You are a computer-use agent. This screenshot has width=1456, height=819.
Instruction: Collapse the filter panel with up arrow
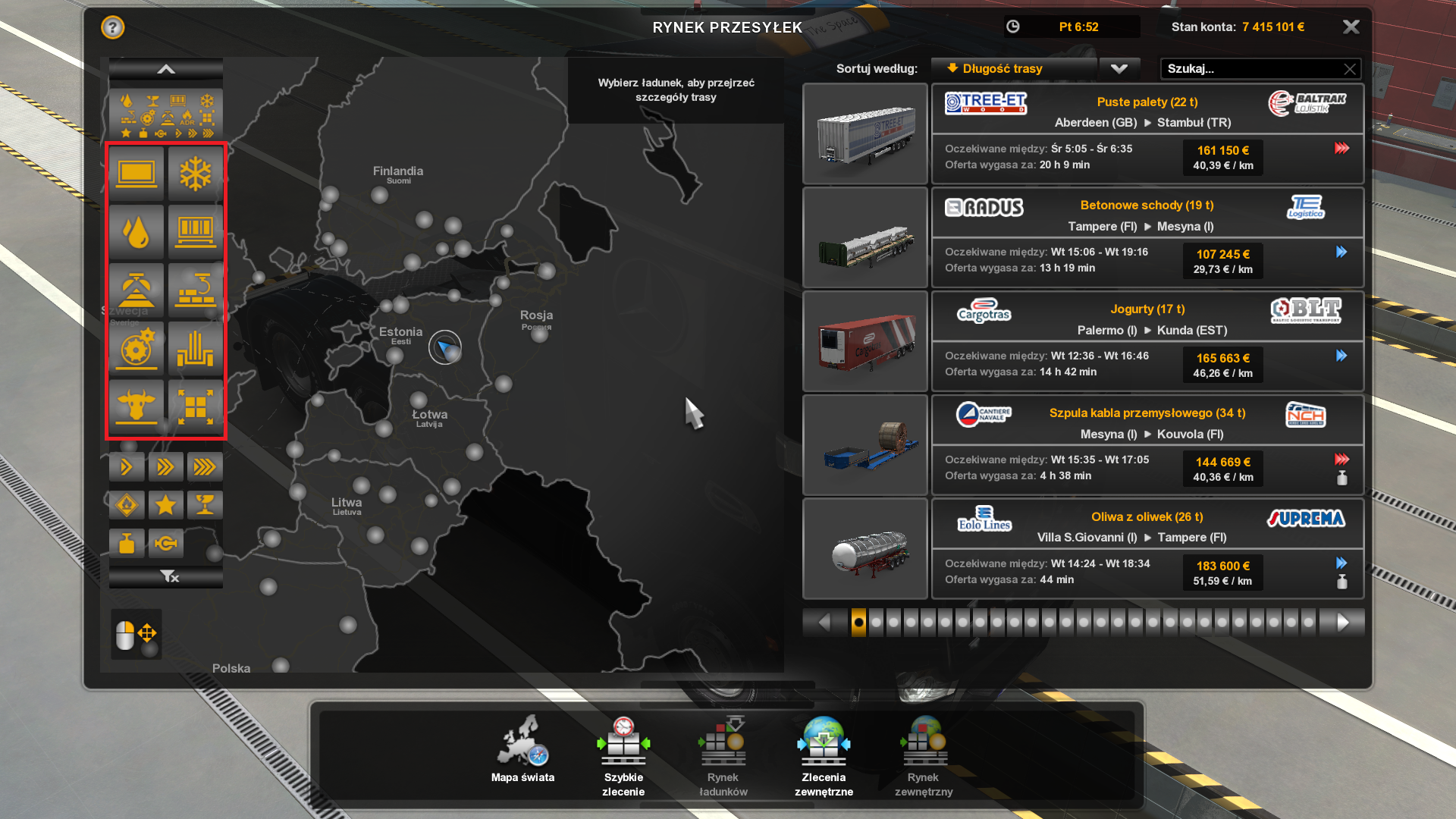point(166,70)
